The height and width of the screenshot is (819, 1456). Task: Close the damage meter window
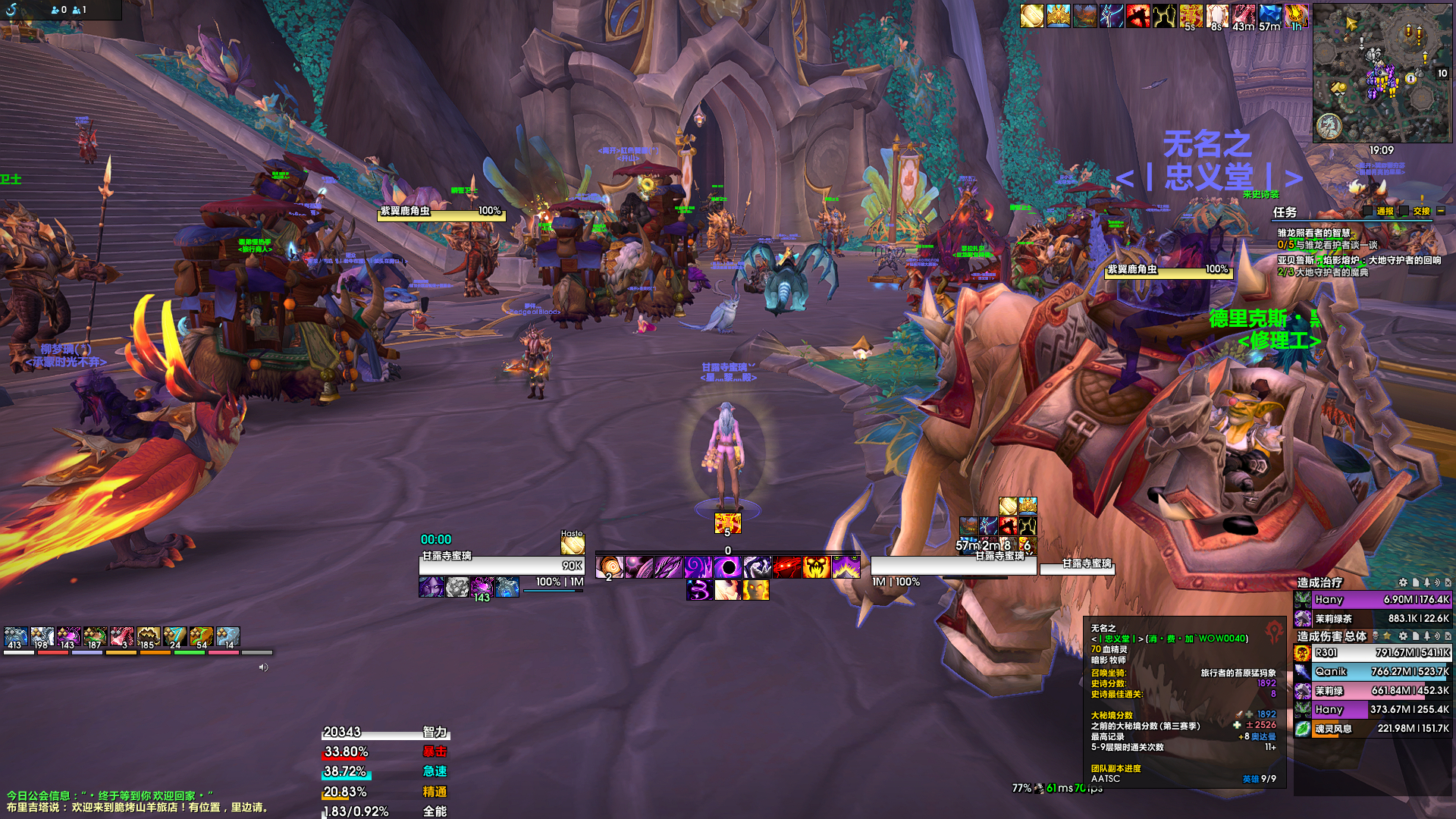[x=1448, y=636]
